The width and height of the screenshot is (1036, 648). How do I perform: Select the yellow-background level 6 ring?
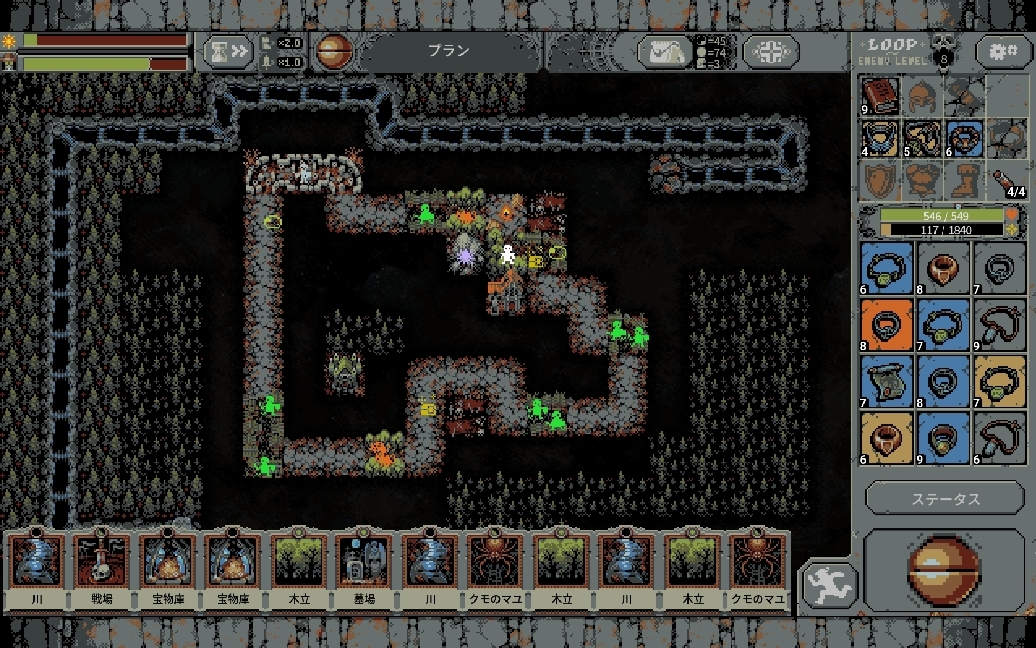tap(886, 437)
